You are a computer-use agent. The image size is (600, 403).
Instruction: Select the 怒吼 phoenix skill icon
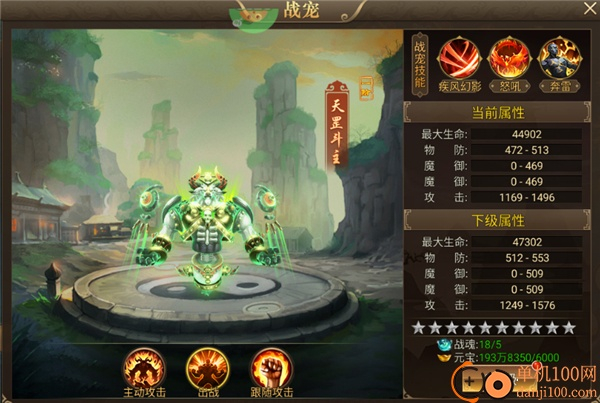(x=507, y=55)
